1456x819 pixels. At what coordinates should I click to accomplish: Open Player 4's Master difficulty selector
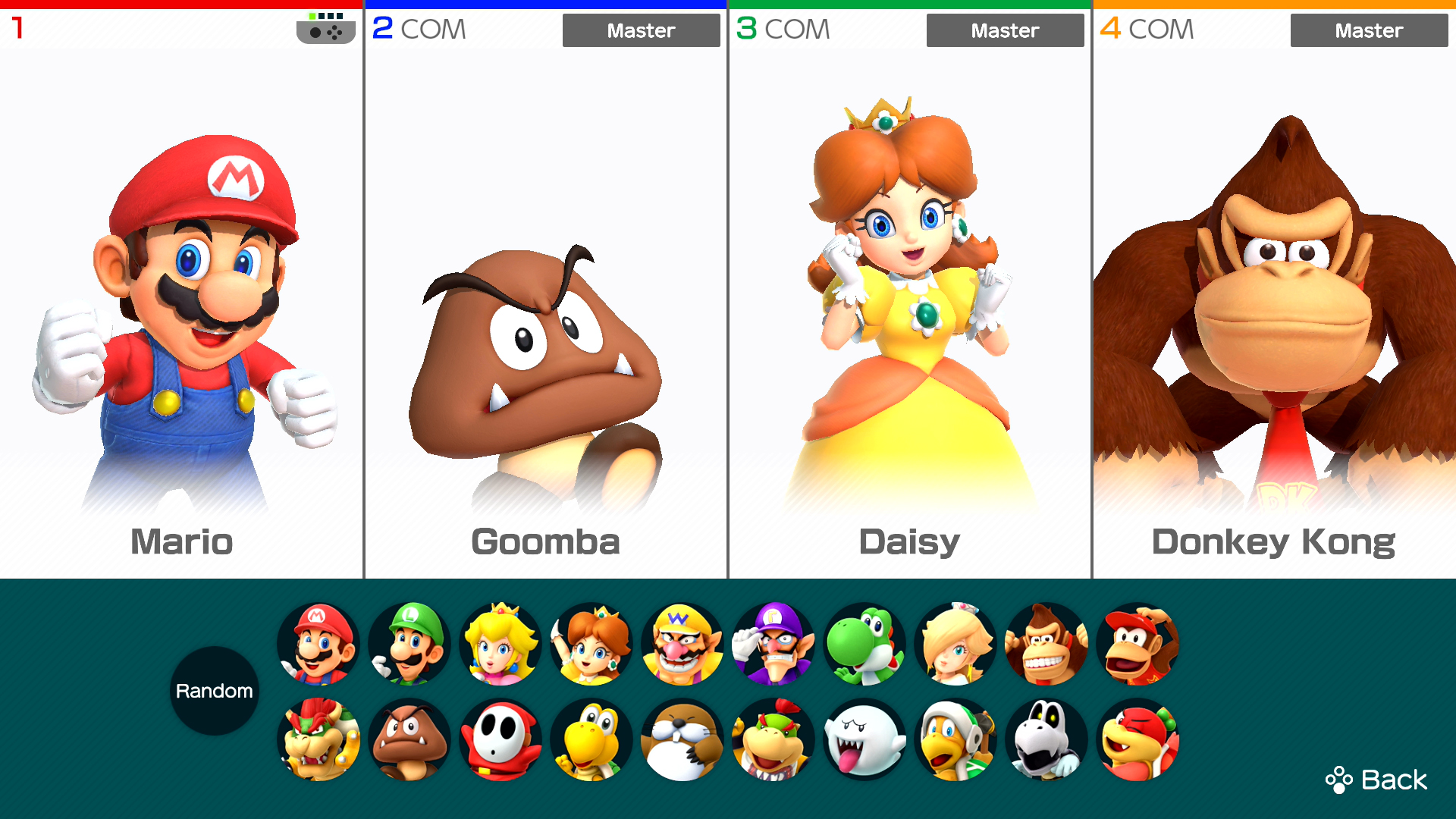1369,30
